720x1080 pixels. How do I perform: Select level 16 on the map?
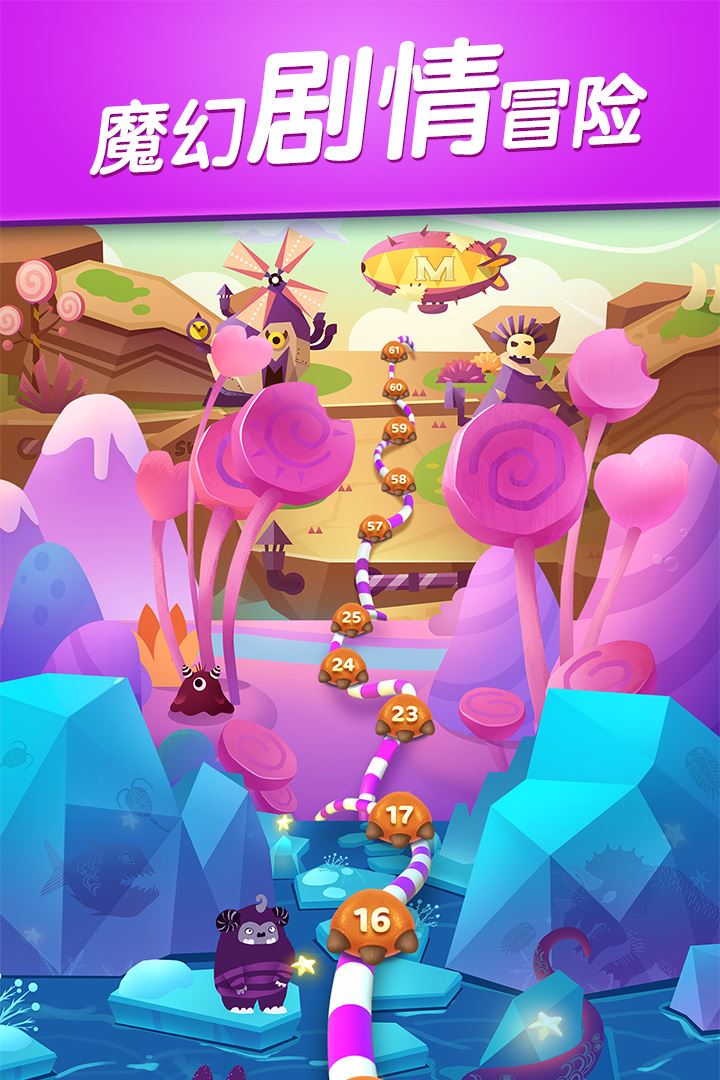(373, 922)
